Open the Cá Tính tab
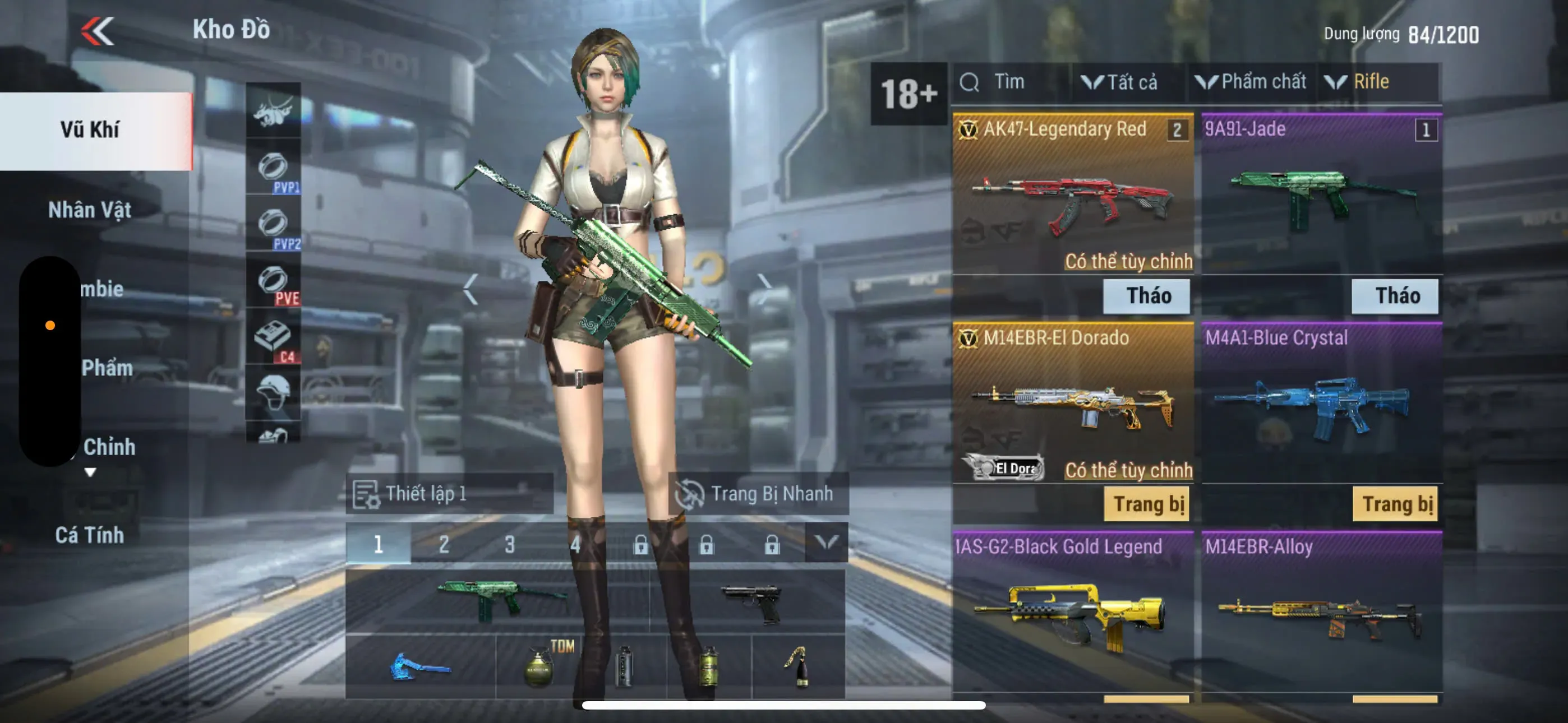Screen dimensions: 1568x723 click(x=90, y=535)
